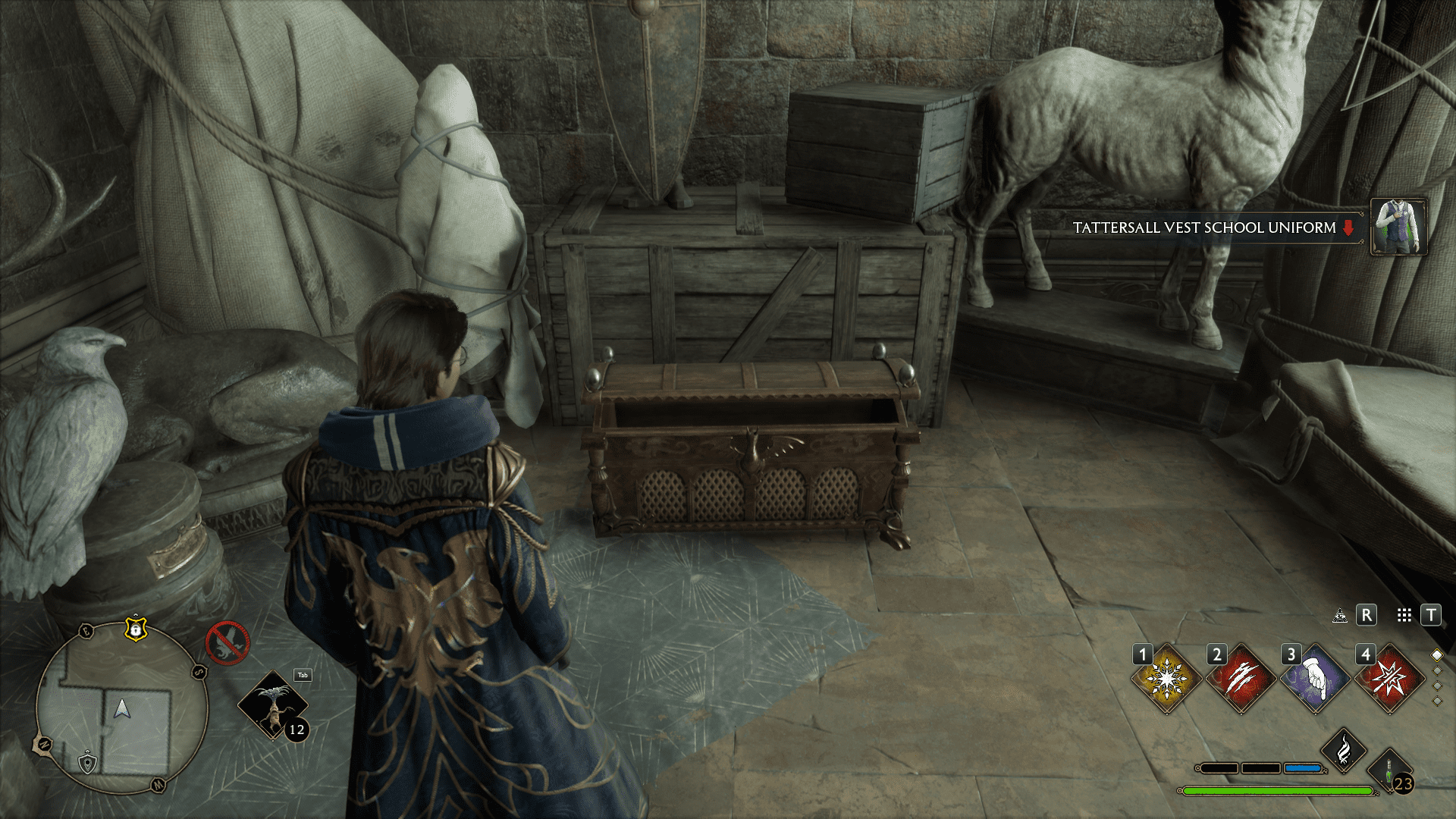Viewport: 1456px width, 819px height.
Task: Select the Glacius spell in slot 1
Action: click(x=1167, y=678)
